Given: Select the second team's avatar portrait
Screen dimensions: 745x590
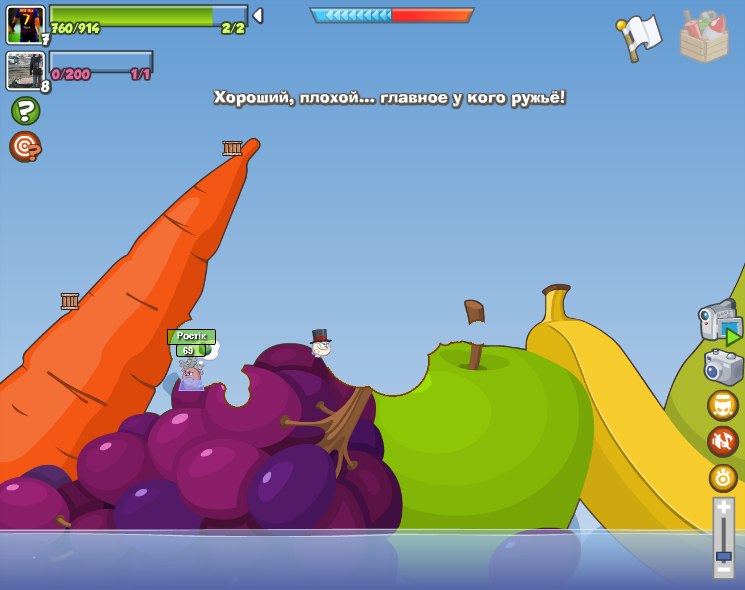Looking at the screenshot, I should [25, 71].
